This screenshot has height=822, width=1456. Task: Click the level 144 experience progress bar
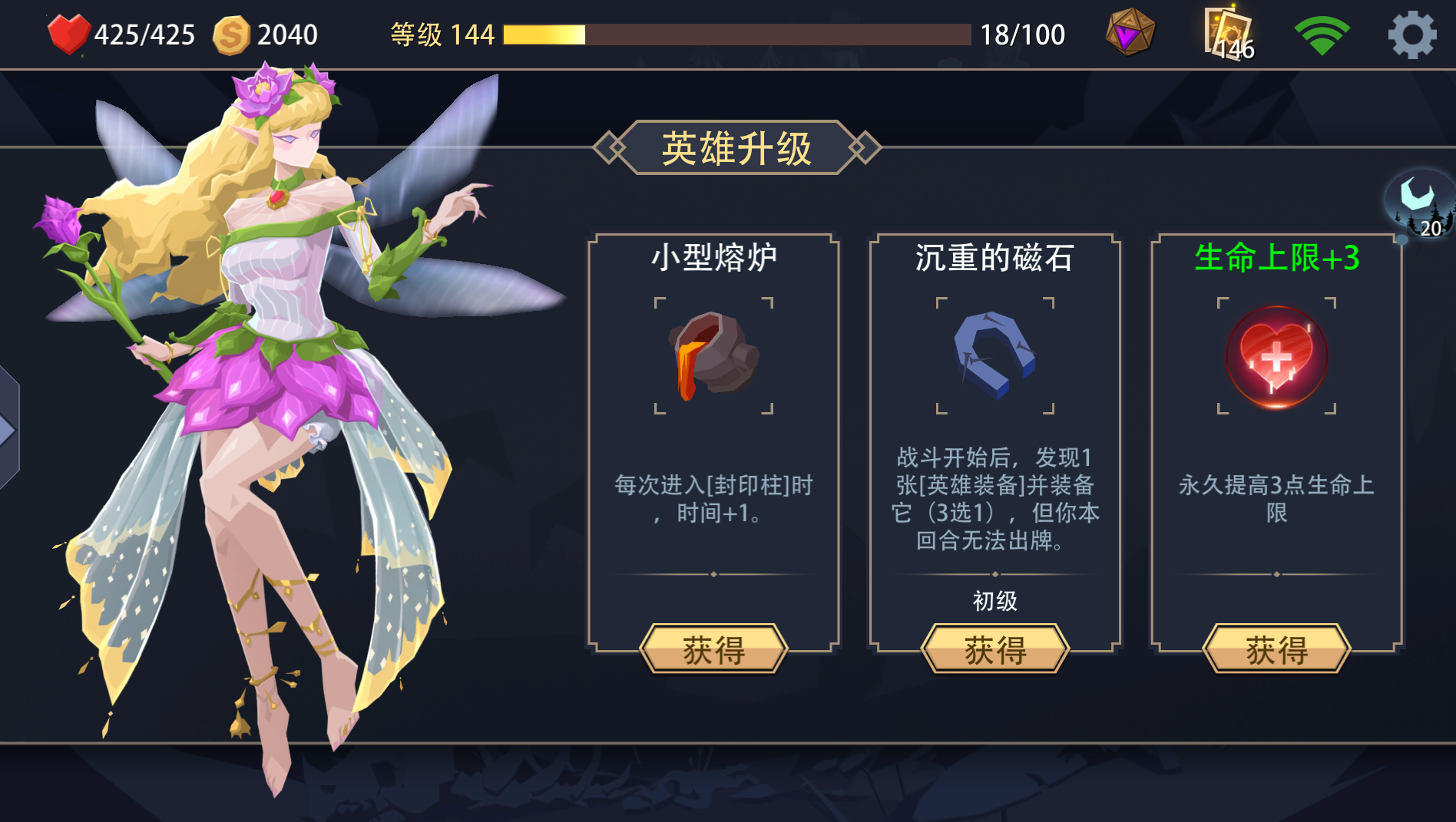point(737,34)
